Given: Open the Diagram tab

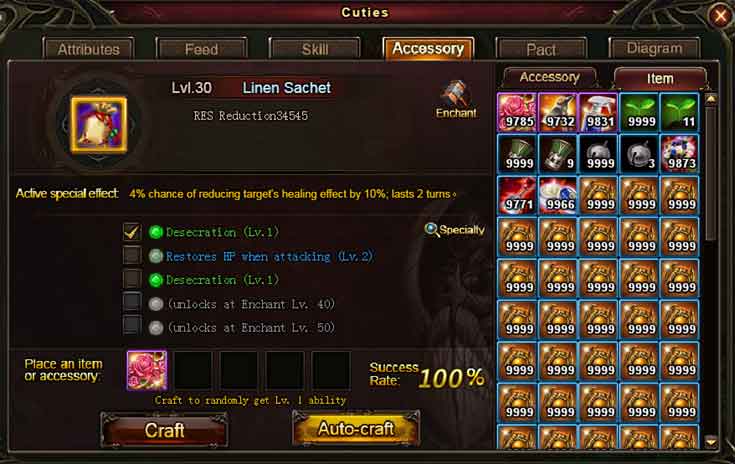Looking at the screenshot, I should click(654, 48).
